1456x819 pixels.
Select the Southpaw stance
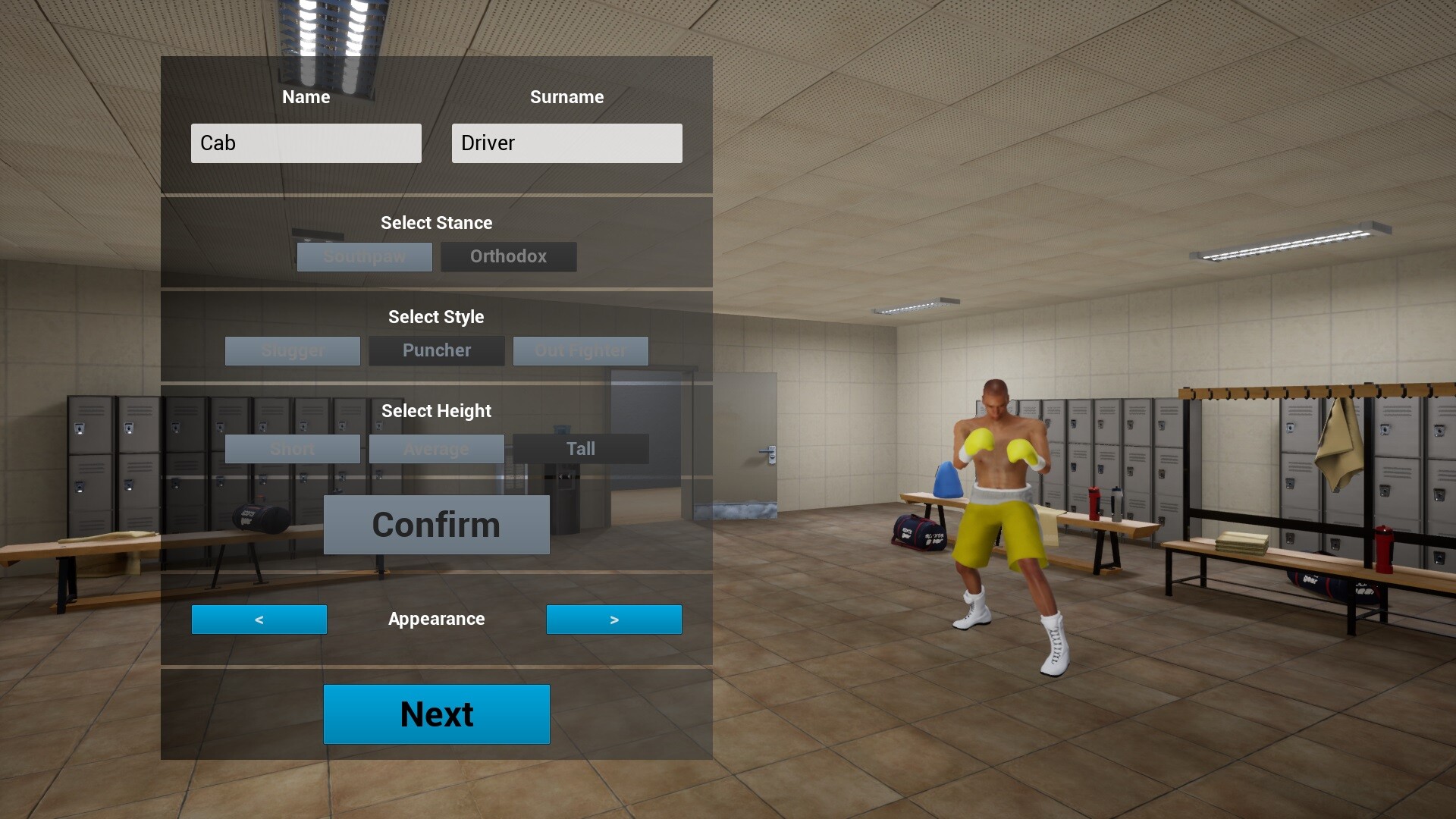pos(364,256)
